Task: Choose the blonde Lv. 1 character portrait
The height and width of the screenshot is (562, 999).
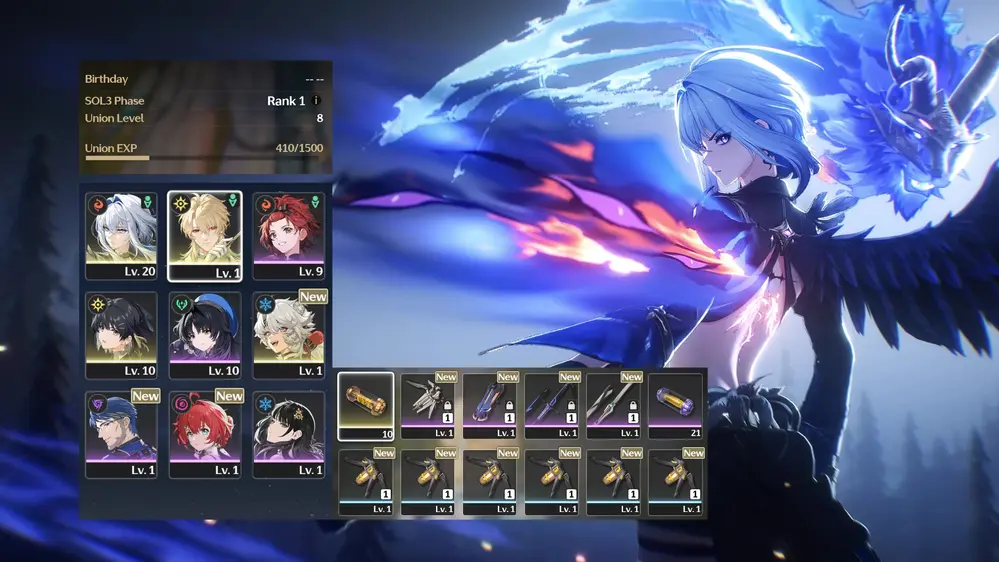Action: point(205,235)
